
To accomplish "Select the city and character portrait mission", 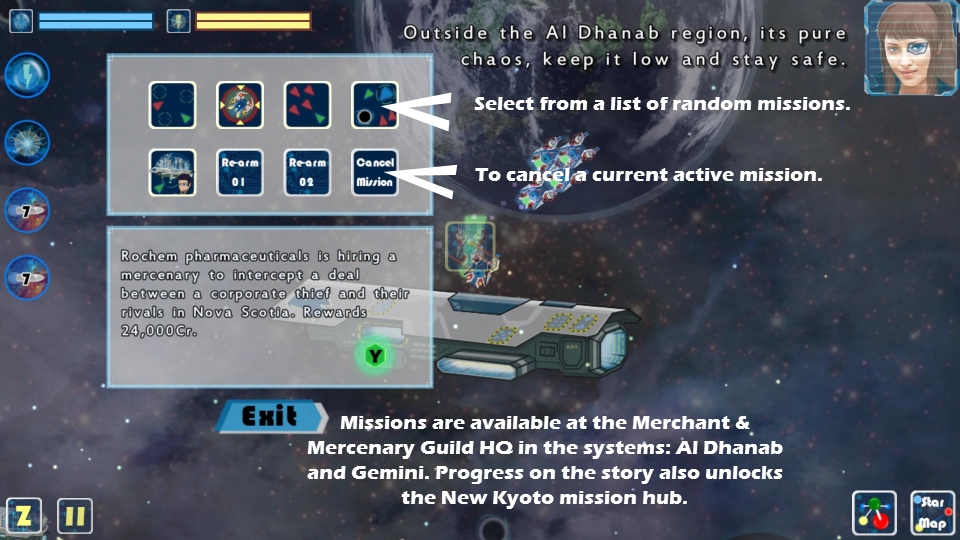I will point(173,172).
